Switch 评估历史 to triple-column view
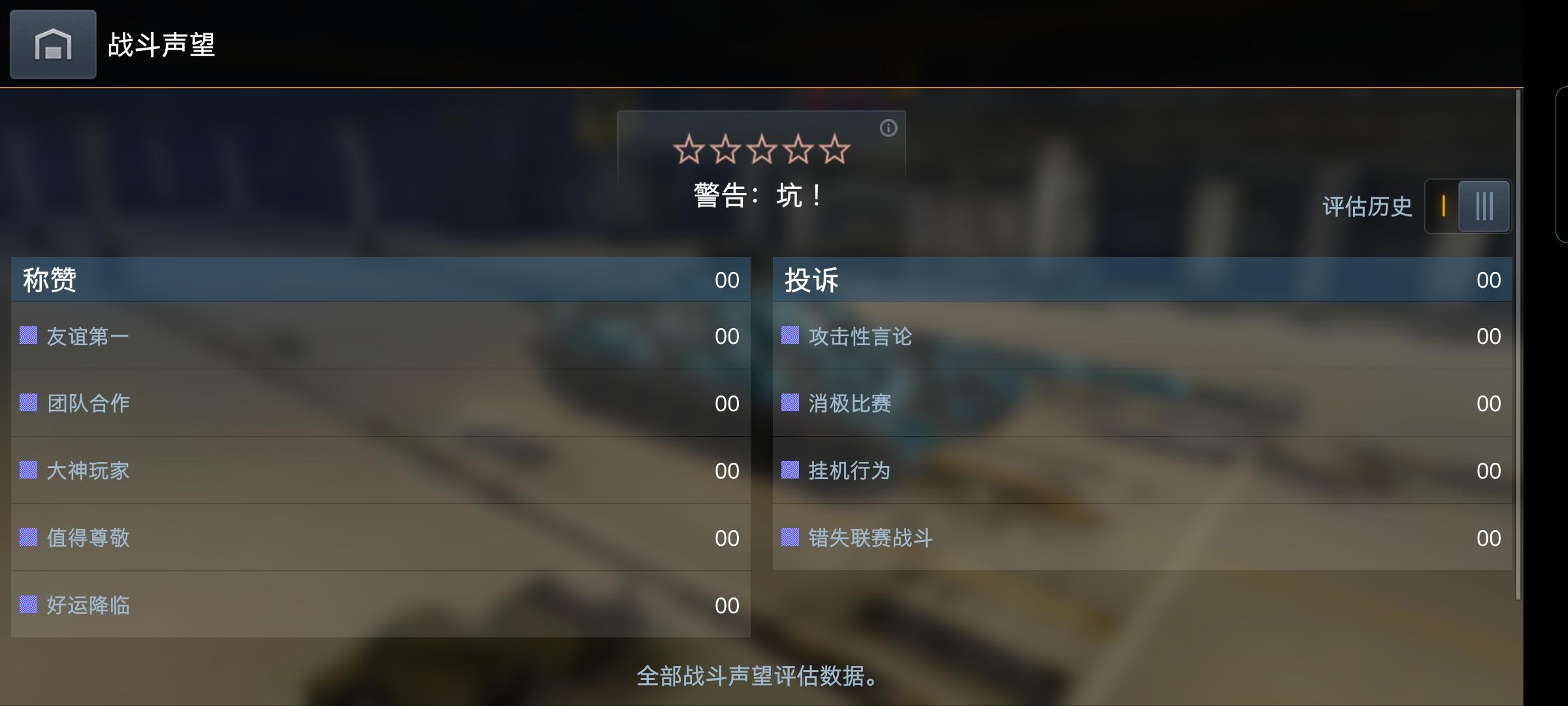This screenshot has height=706, width=1568. click(1485, 206)
